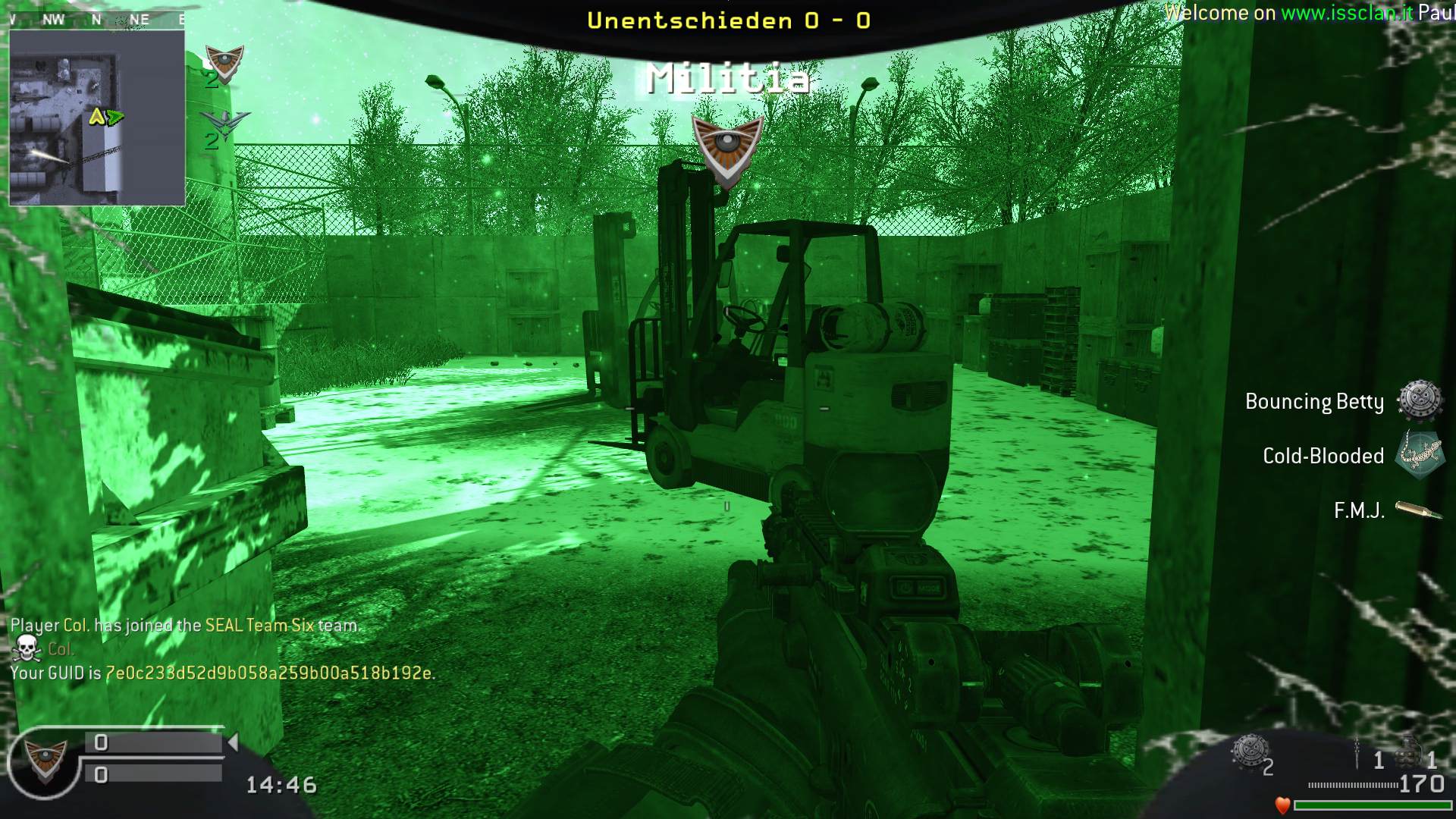This screenshot has height=819, width=1456.
Task: Click the minimap in the corner
Action: point(96,118)
